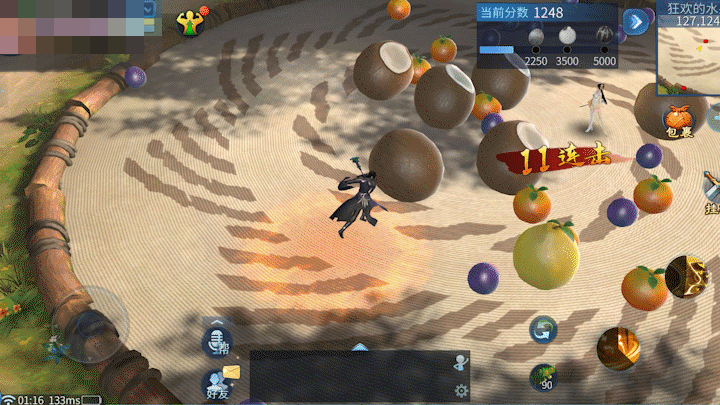Activate the lower golden swirl skill

[x=618, y=347]
